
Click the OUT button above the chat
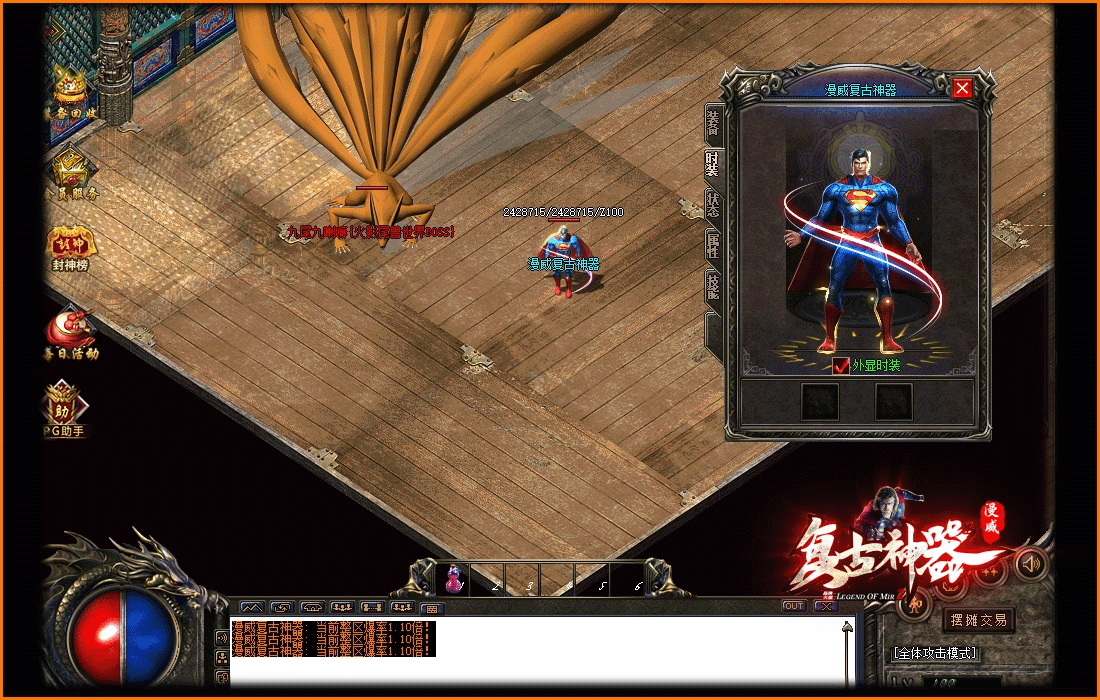794,606
